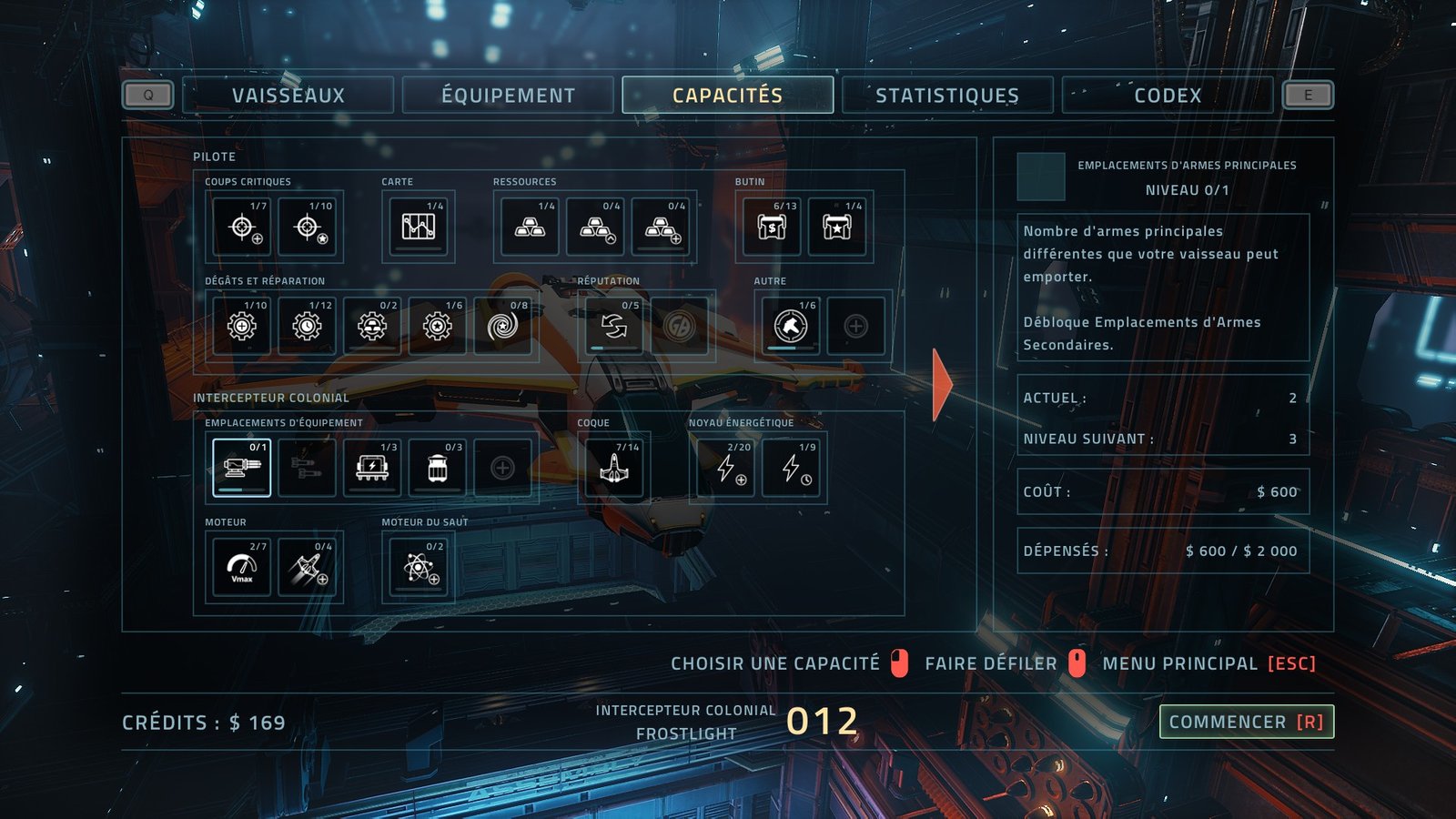This screenshot has width=1456, height=819.
Task: Select the Butin chest with star perk
Action: point(837,227)
